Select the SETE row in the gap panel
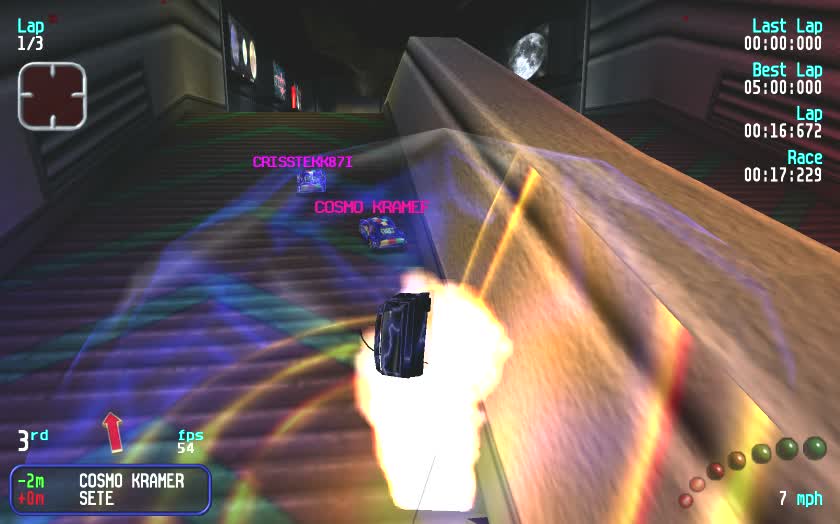 tap(97, 498)
